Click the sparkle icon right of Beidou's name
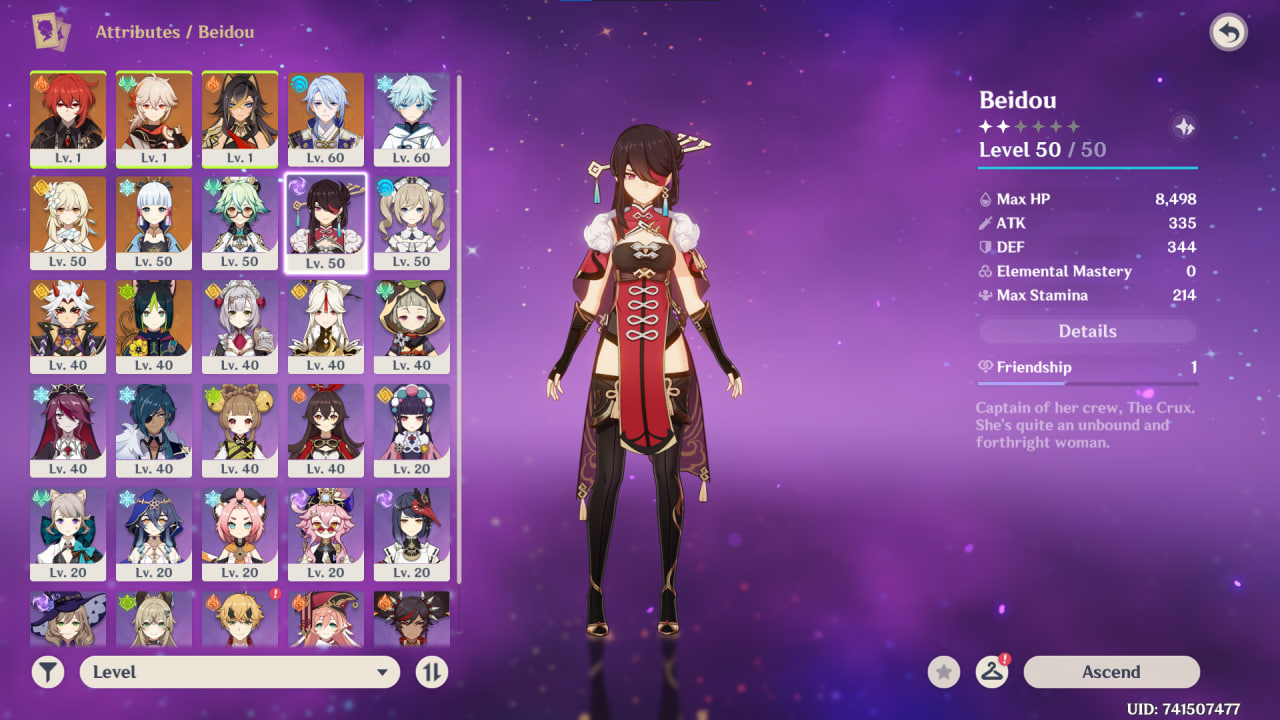The image size is (1280, 720). pos(1184,128)
